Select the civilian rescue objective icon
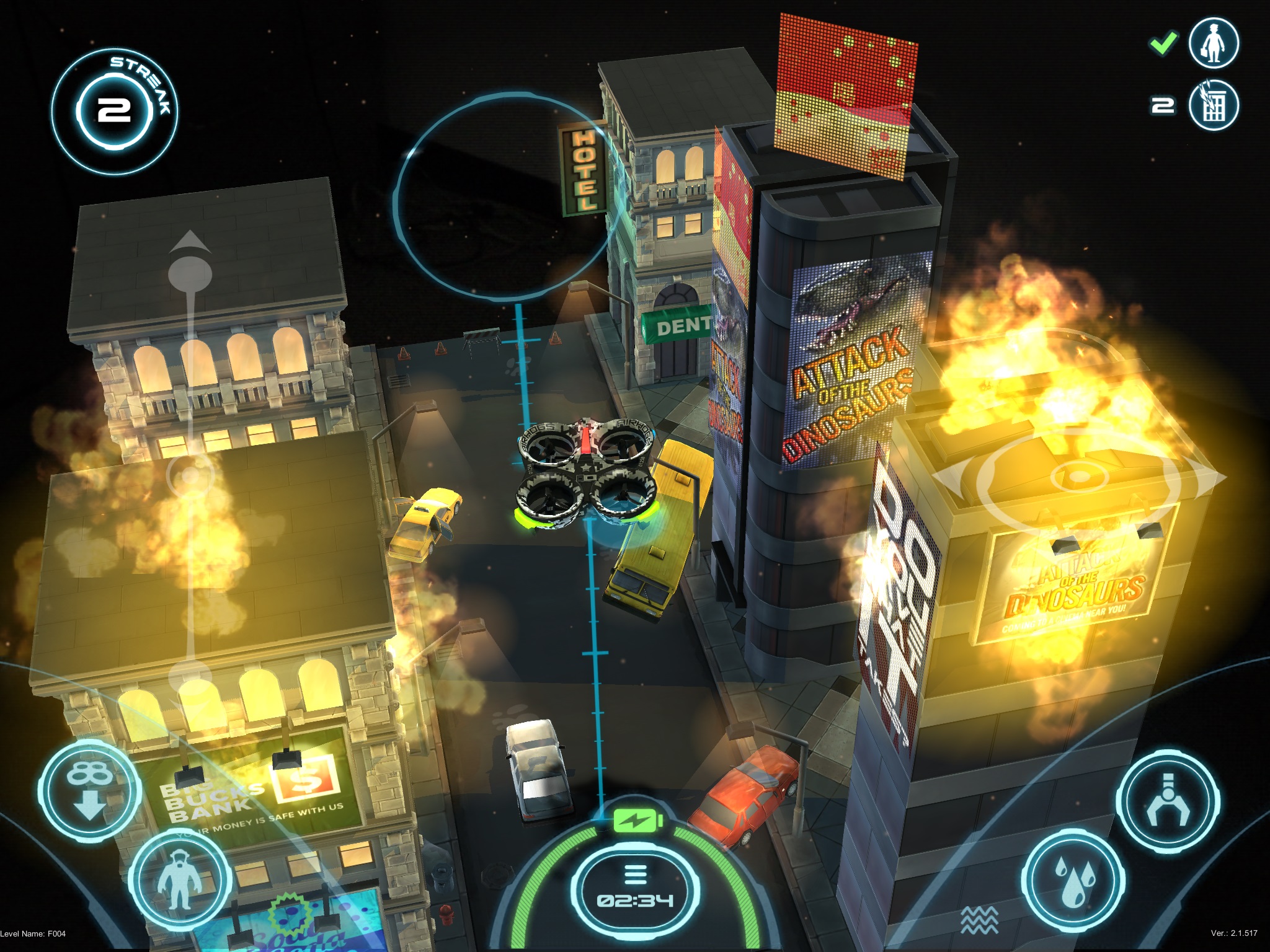 (1214, 43)
